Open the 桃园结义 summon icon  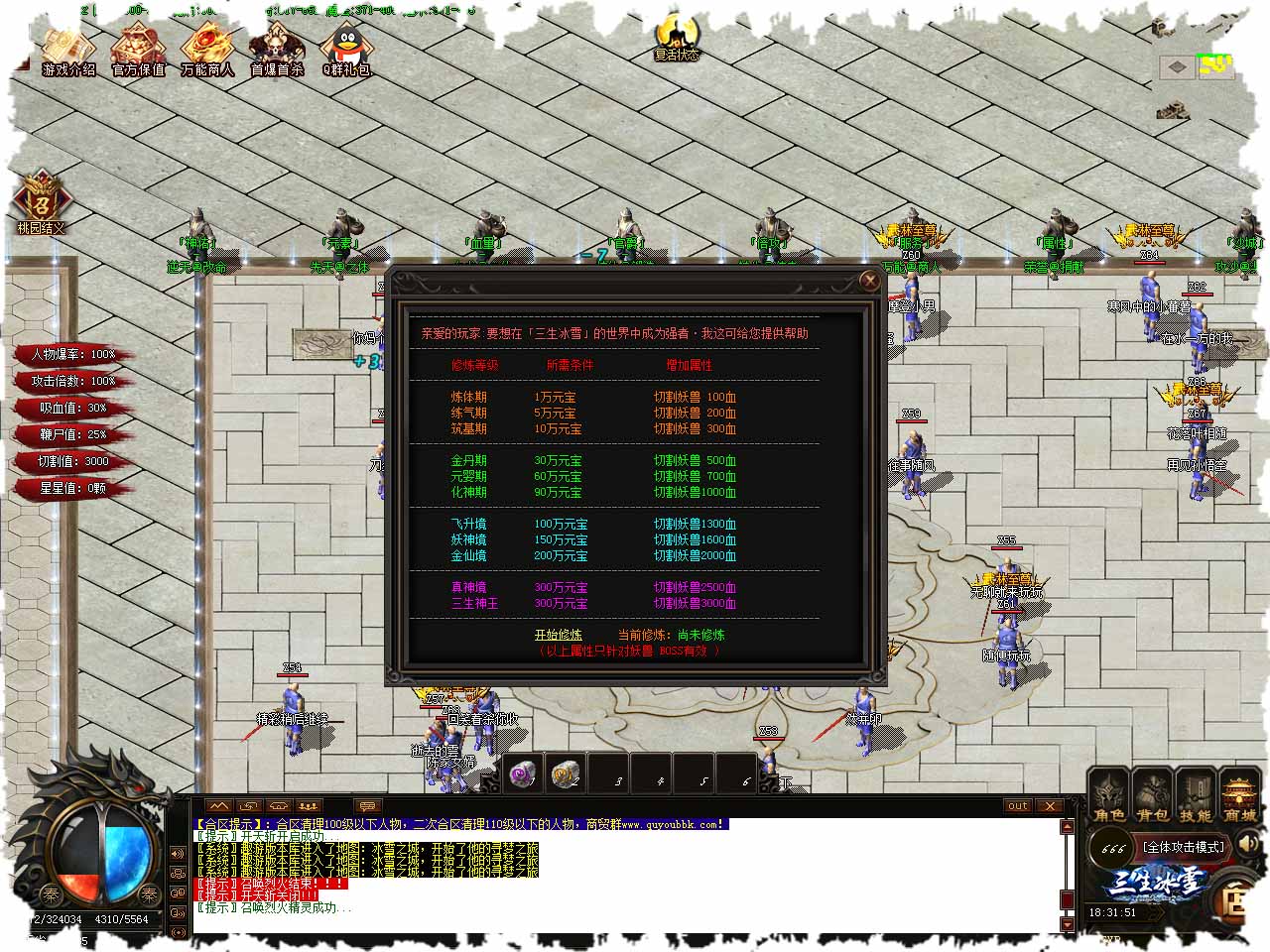[41, 202]
